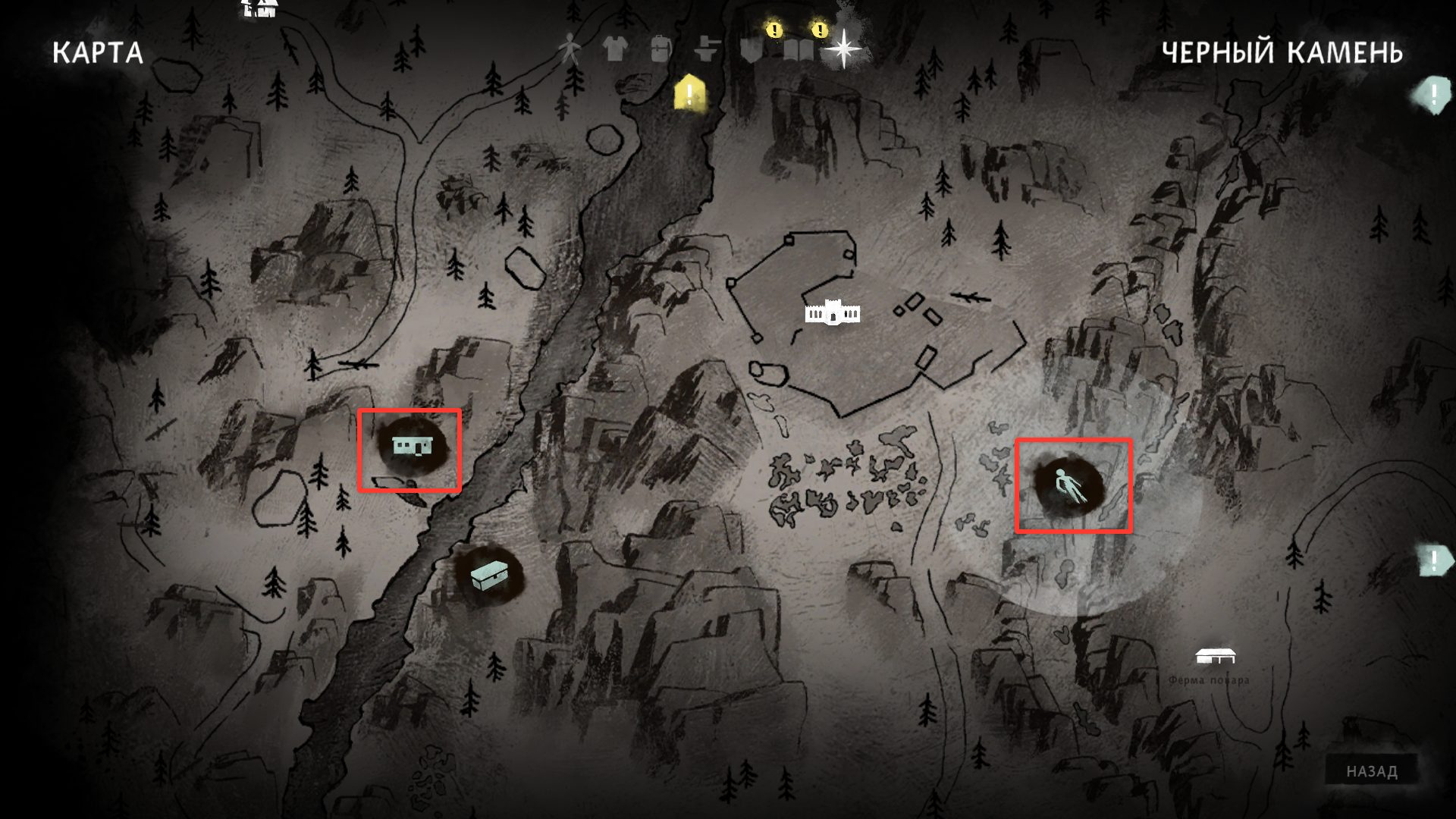Viewport: 1456px width, 819px height.
Task: Click the container crate map marker
Action: point(488,577)
